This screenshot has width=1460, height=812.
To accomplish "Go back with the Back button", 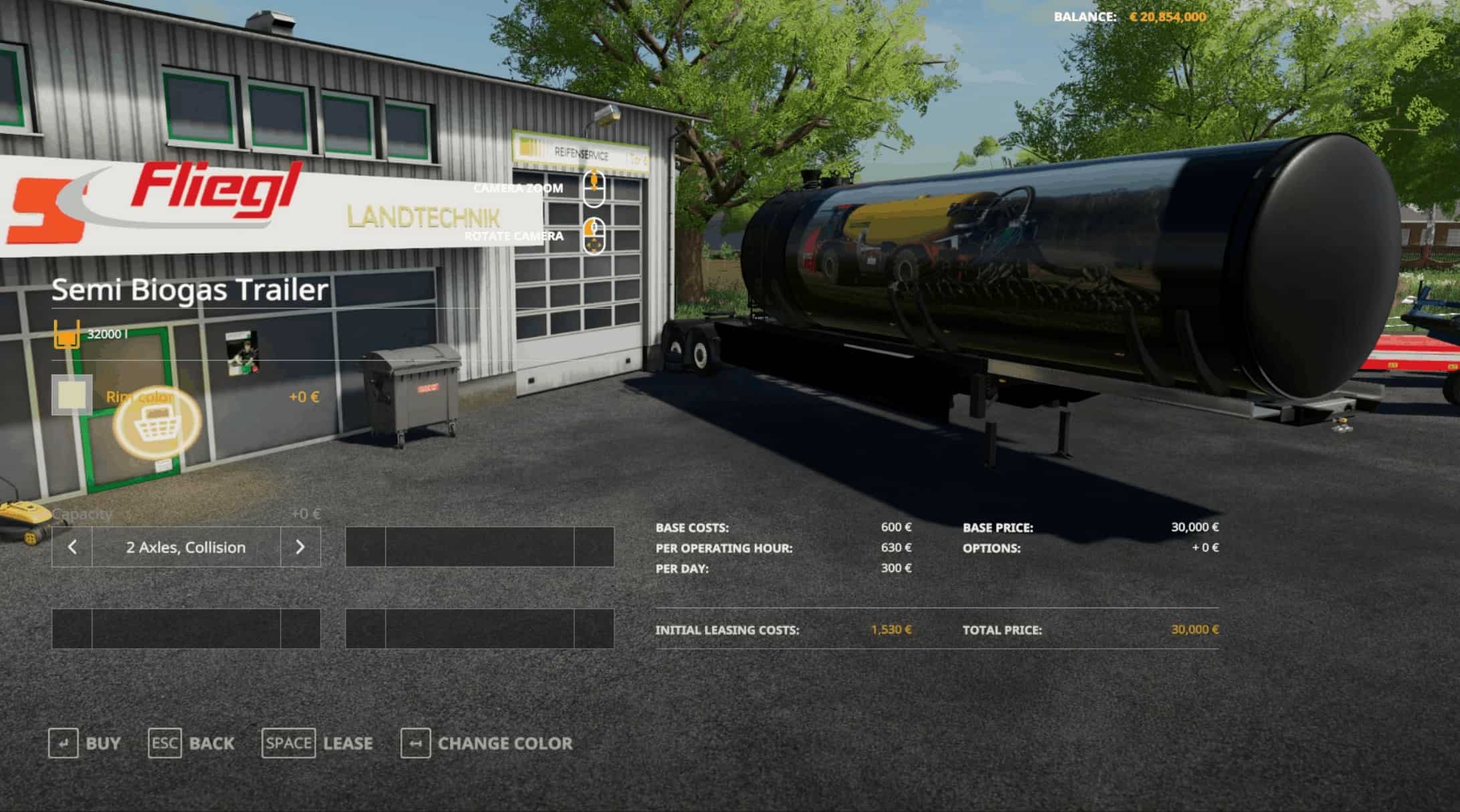I will pyautogui.click(x=191, y=743).
